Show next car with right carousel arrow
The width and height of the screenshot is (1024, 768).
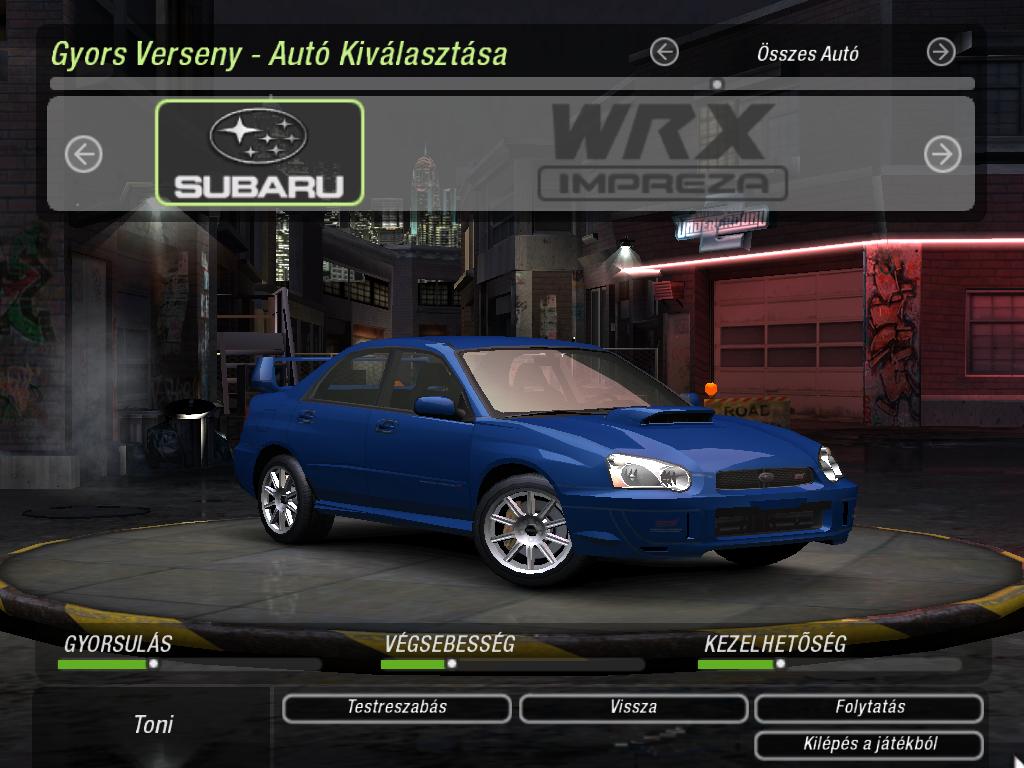(942, 154)
